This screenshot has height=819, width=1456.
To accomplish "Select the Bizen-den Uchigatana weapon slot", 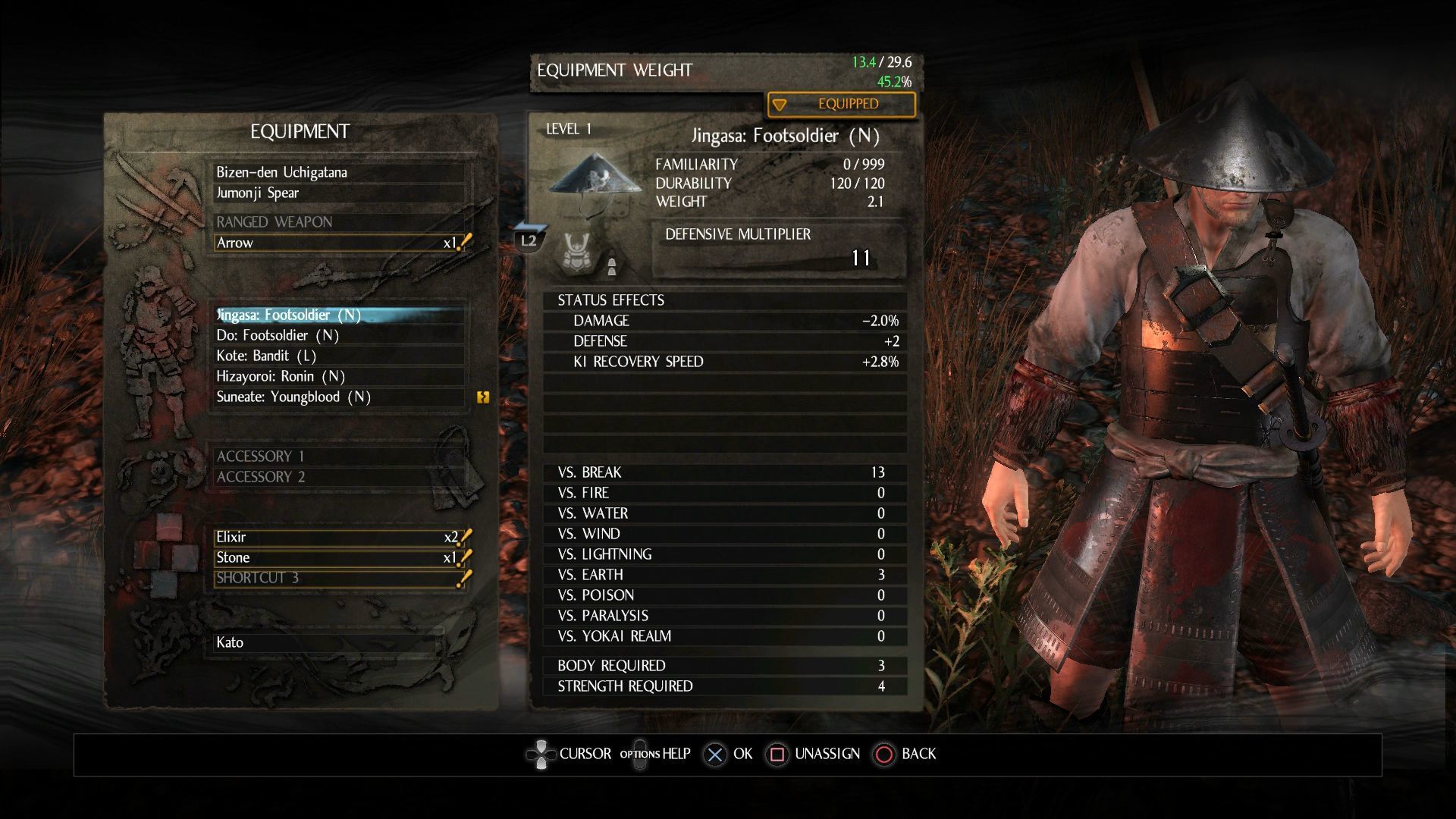I will (x=338, y=172).
